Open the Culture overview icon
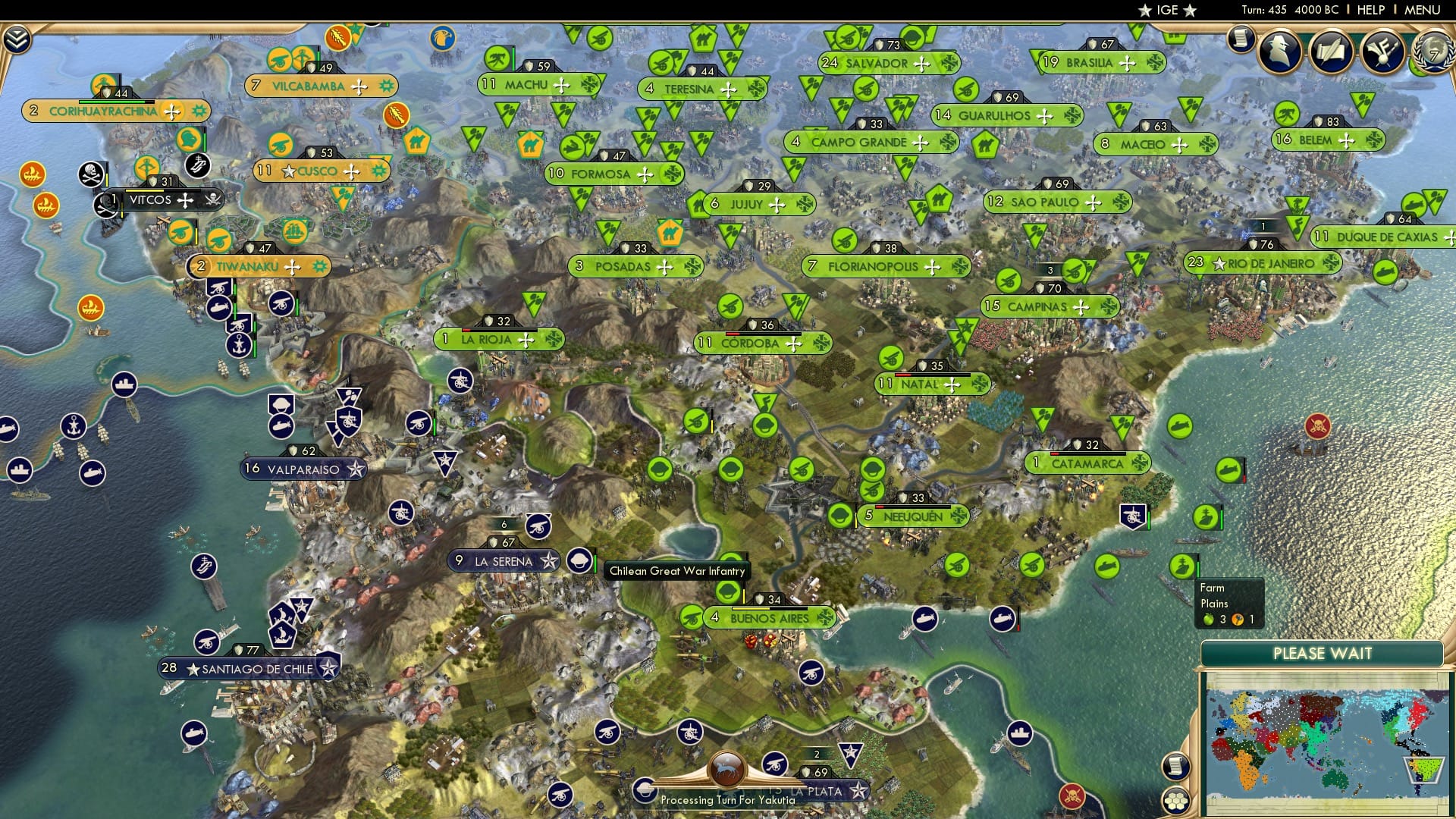1456x819 pixels. 1382,51
